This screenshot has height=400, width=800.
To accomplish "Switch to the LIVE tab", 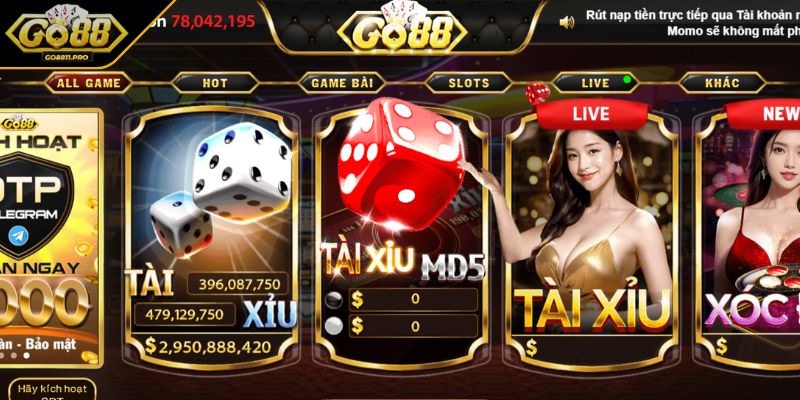I will pyautogui.click(x=596, y=83).
